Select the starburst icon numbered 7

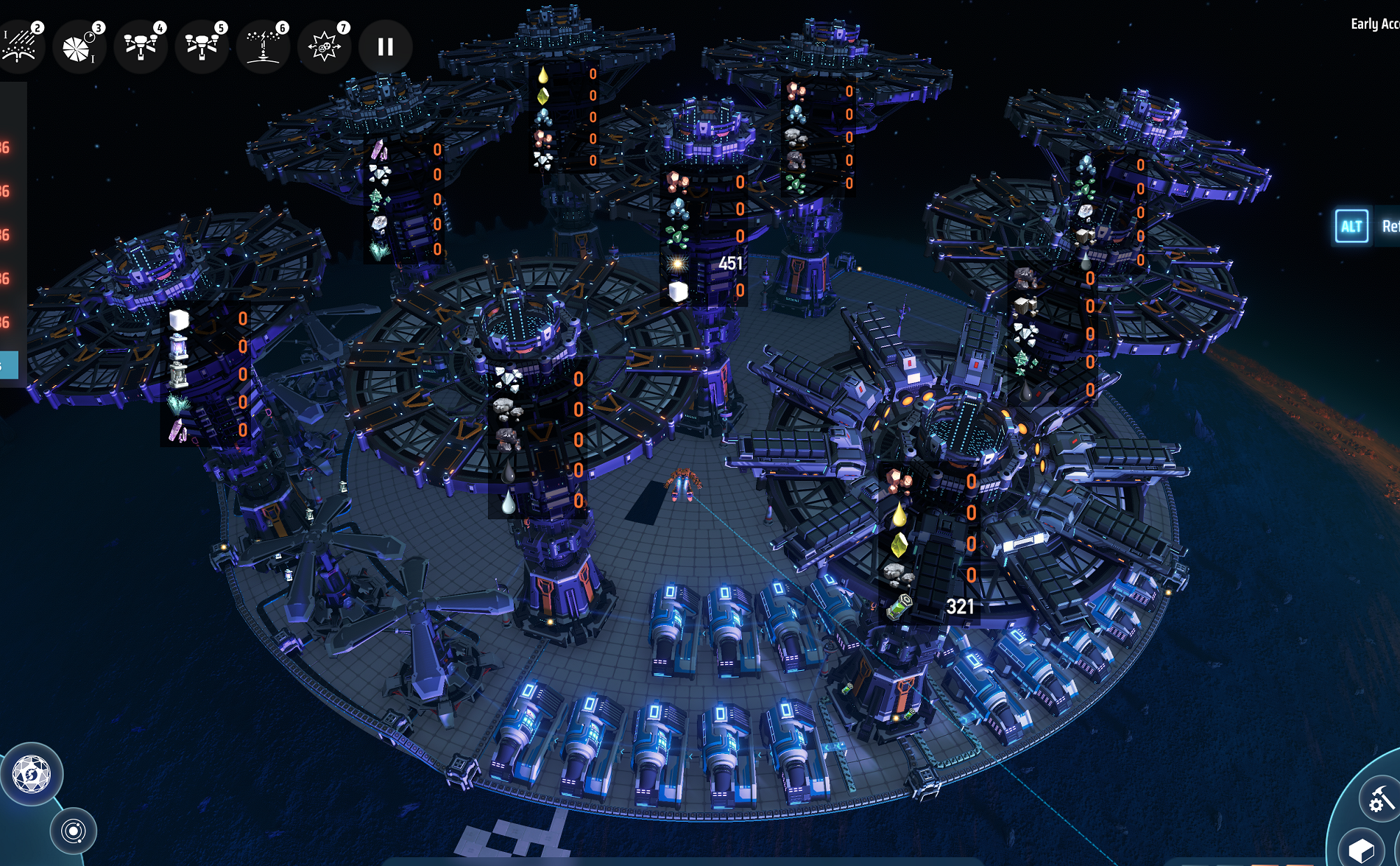(324, 47)
